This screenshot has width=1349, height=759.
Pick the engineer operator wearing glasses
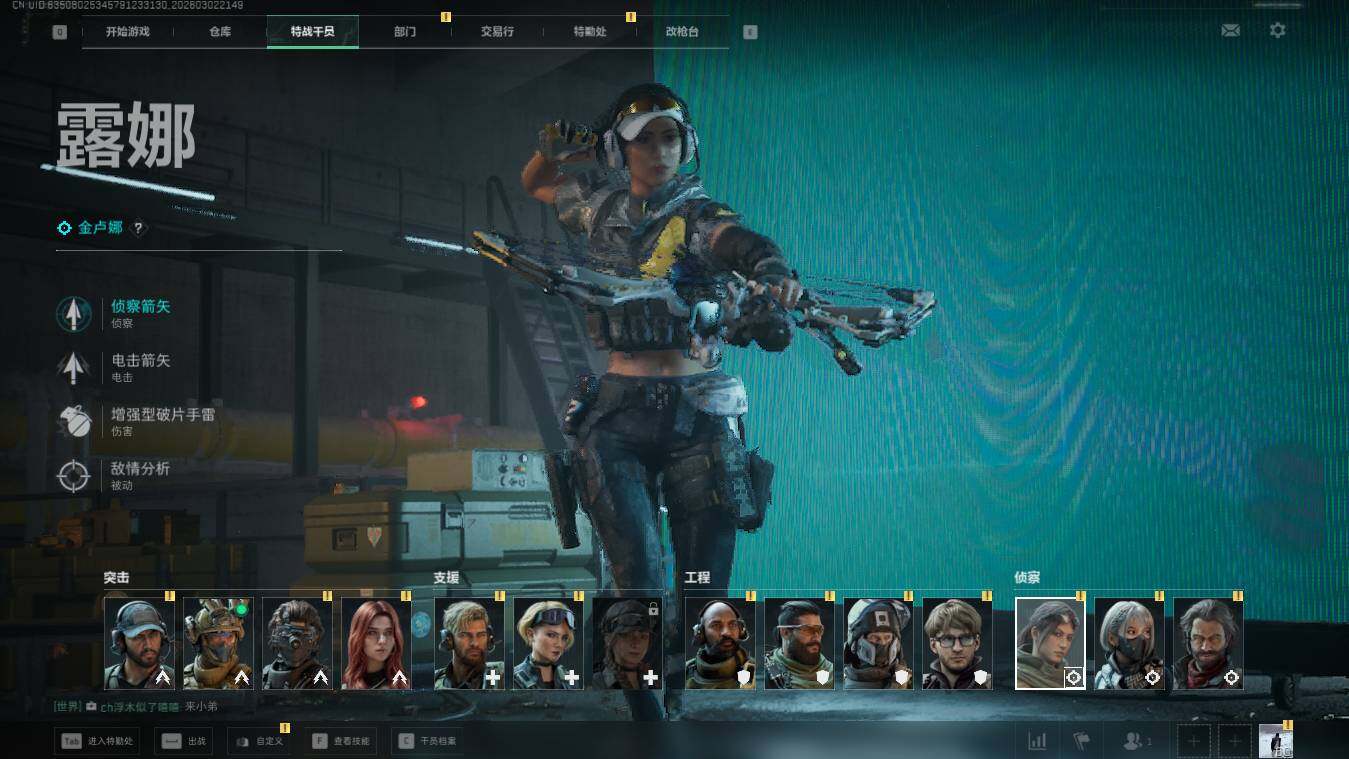coord(957,644)
